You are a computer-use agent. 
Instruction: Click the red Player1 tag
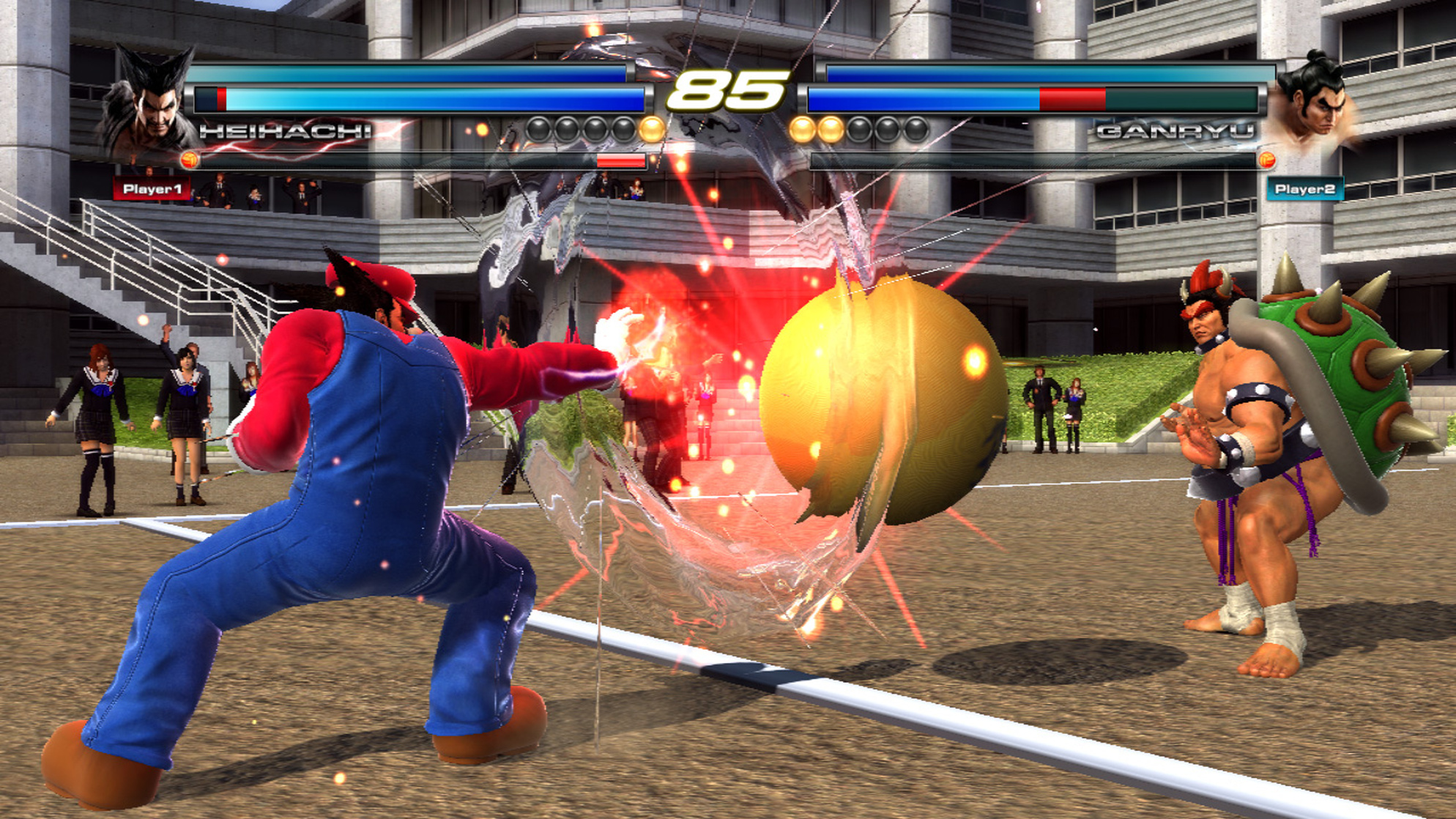[152, 189]
